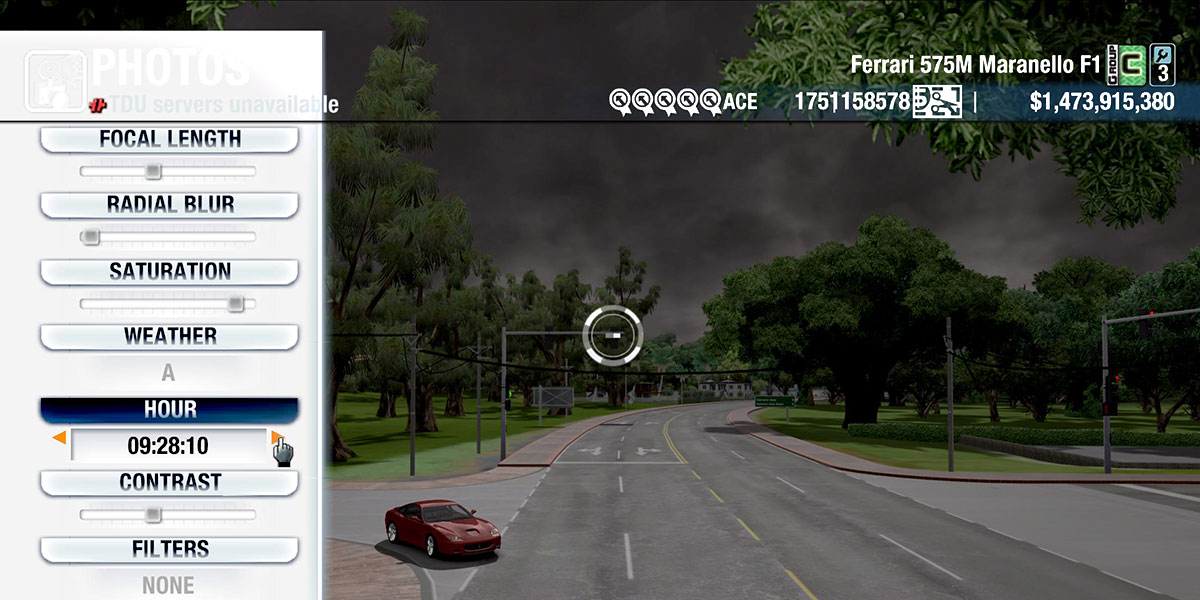Click the Focal Length slider handle
Image resolution: width=1200 pixels, height=600 pixels.
152,171
